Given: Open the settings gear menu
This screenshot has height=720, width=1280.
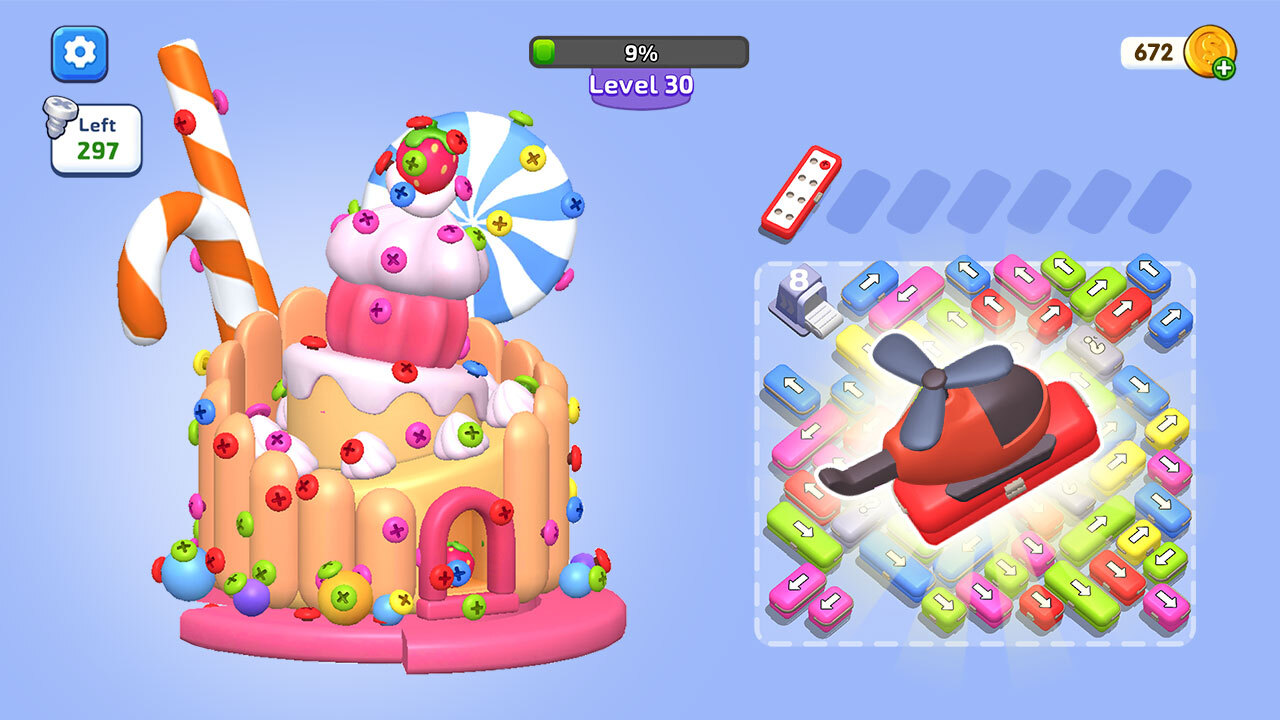Looking at the screenshot, I should 79,54.
